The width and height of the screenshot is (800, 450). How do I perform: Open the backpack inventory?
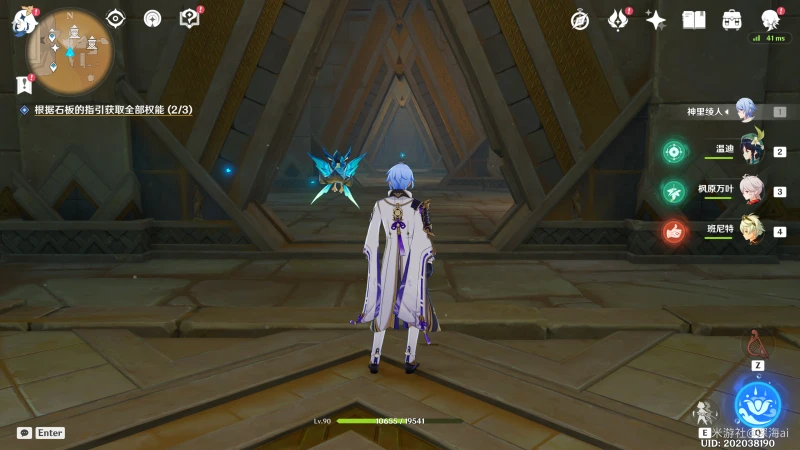tap(732, 20)
